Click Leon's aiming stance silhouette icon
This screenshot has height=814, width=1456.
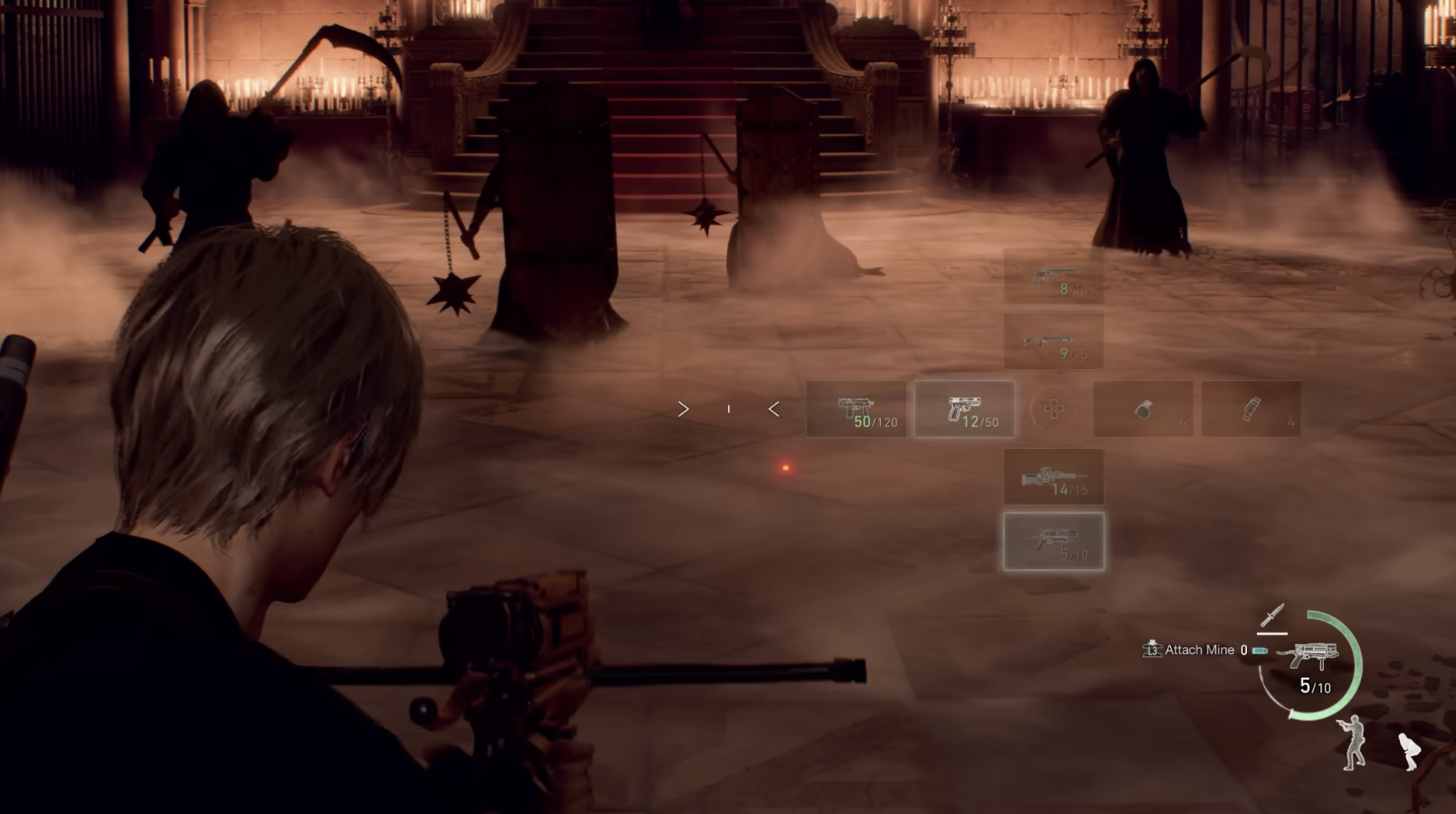click(x=1353, y=743)
